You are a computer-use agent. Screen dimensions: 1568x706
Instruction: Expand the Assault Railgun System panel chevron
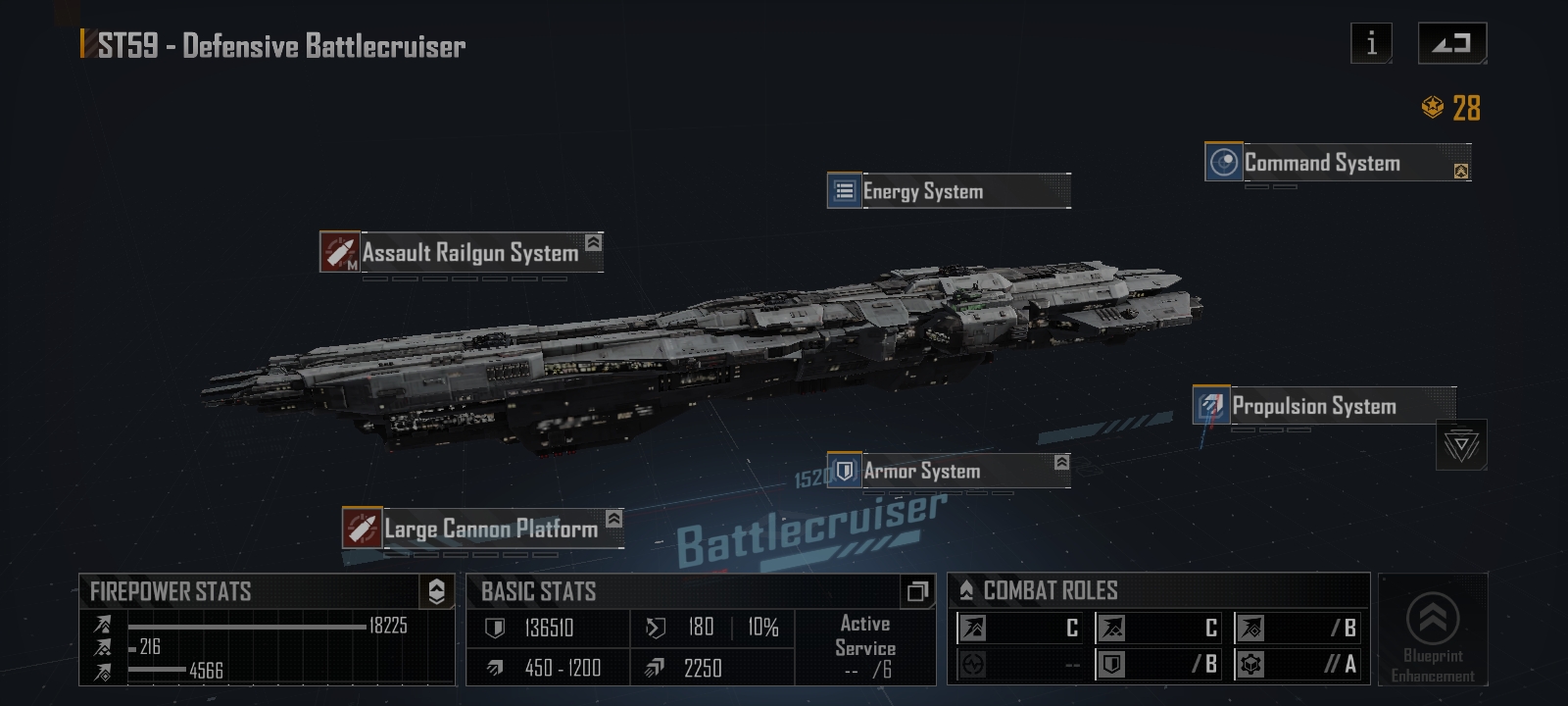click(591, 244)
